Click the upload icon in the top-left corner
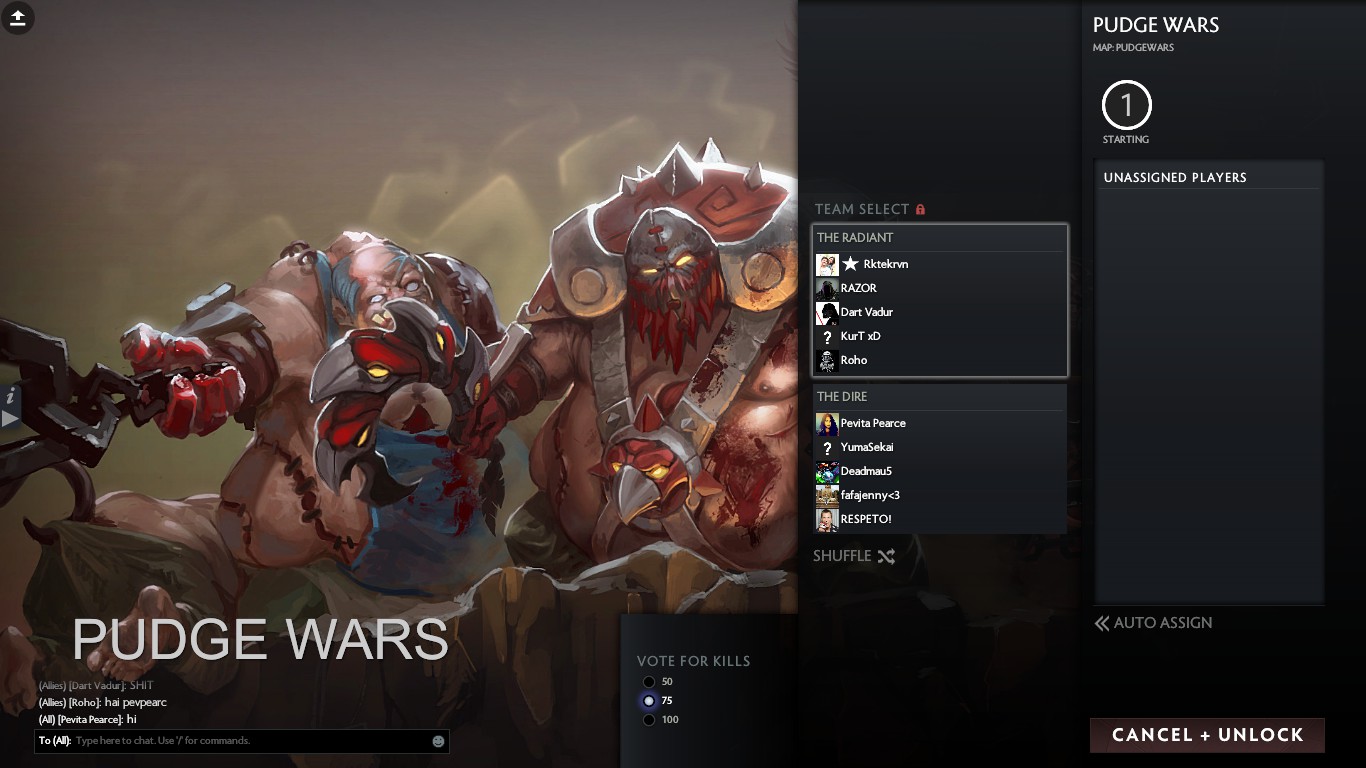The height and width of the screenshot is (768, 1366). (x=17, y=19)
